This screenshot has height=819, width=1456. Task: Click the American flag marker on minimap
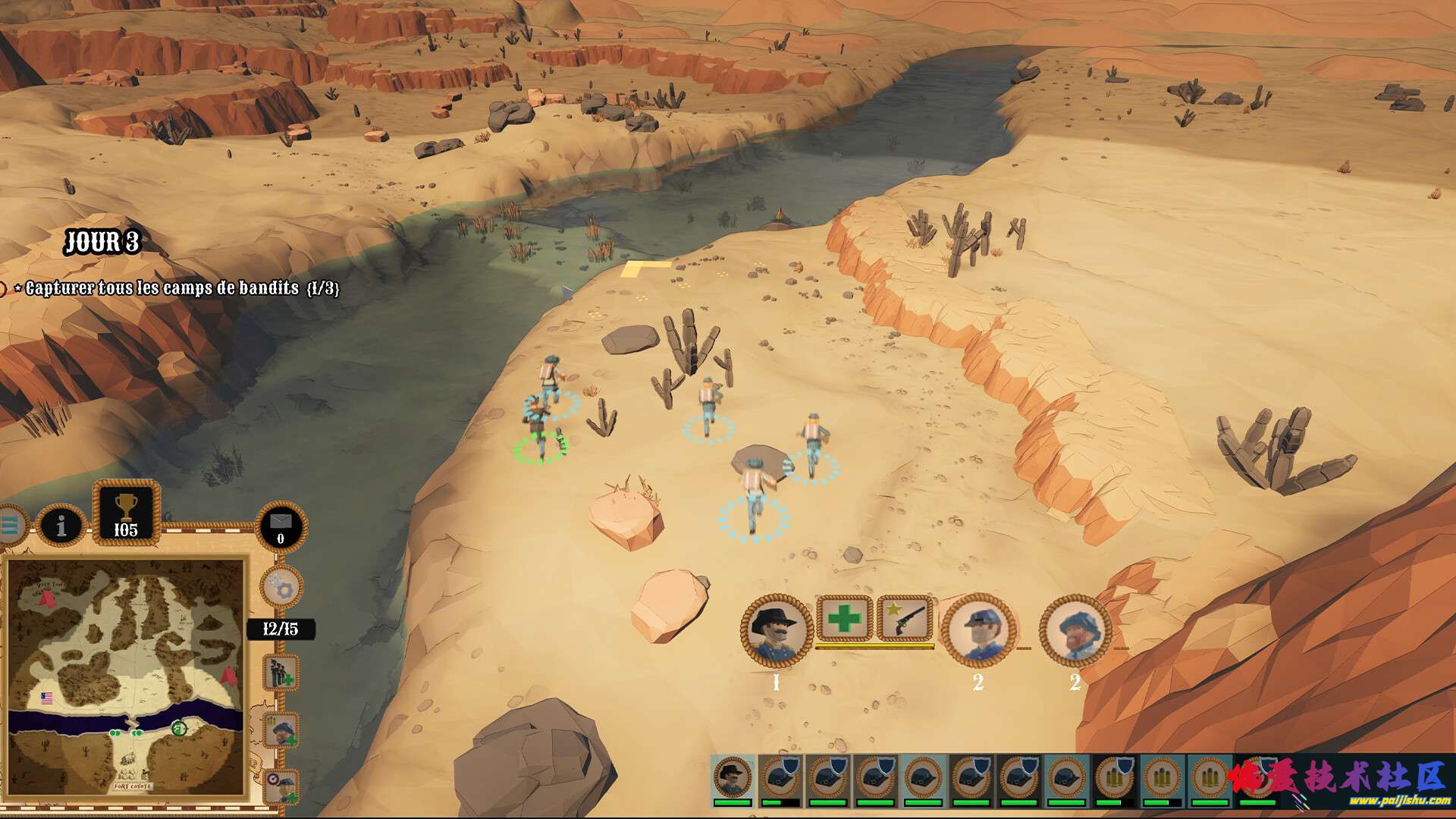point(47,698)
